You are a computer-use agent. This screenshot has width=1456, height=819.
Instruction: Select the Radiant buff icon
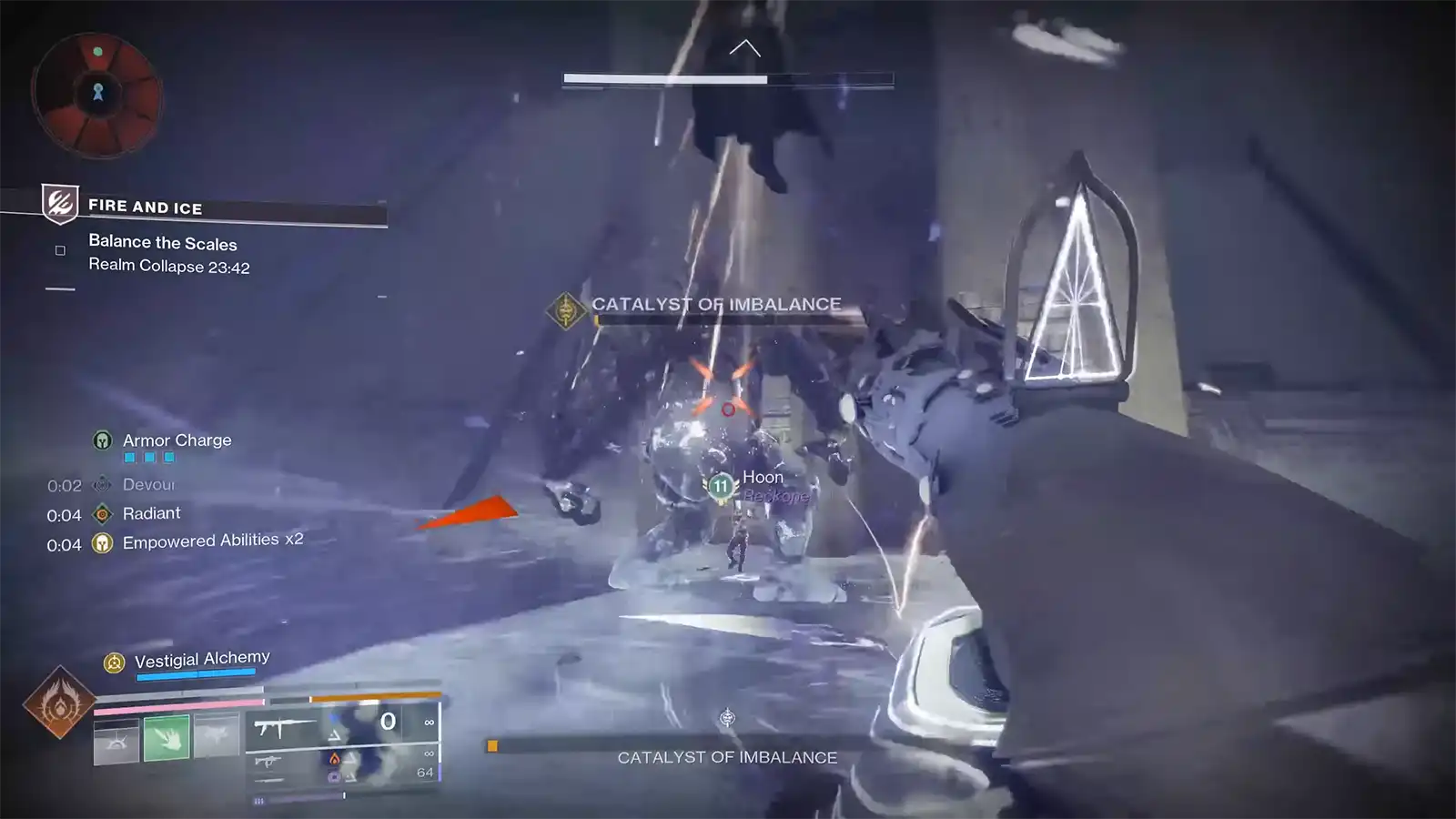pyautogui.click(x=102, y=514)
